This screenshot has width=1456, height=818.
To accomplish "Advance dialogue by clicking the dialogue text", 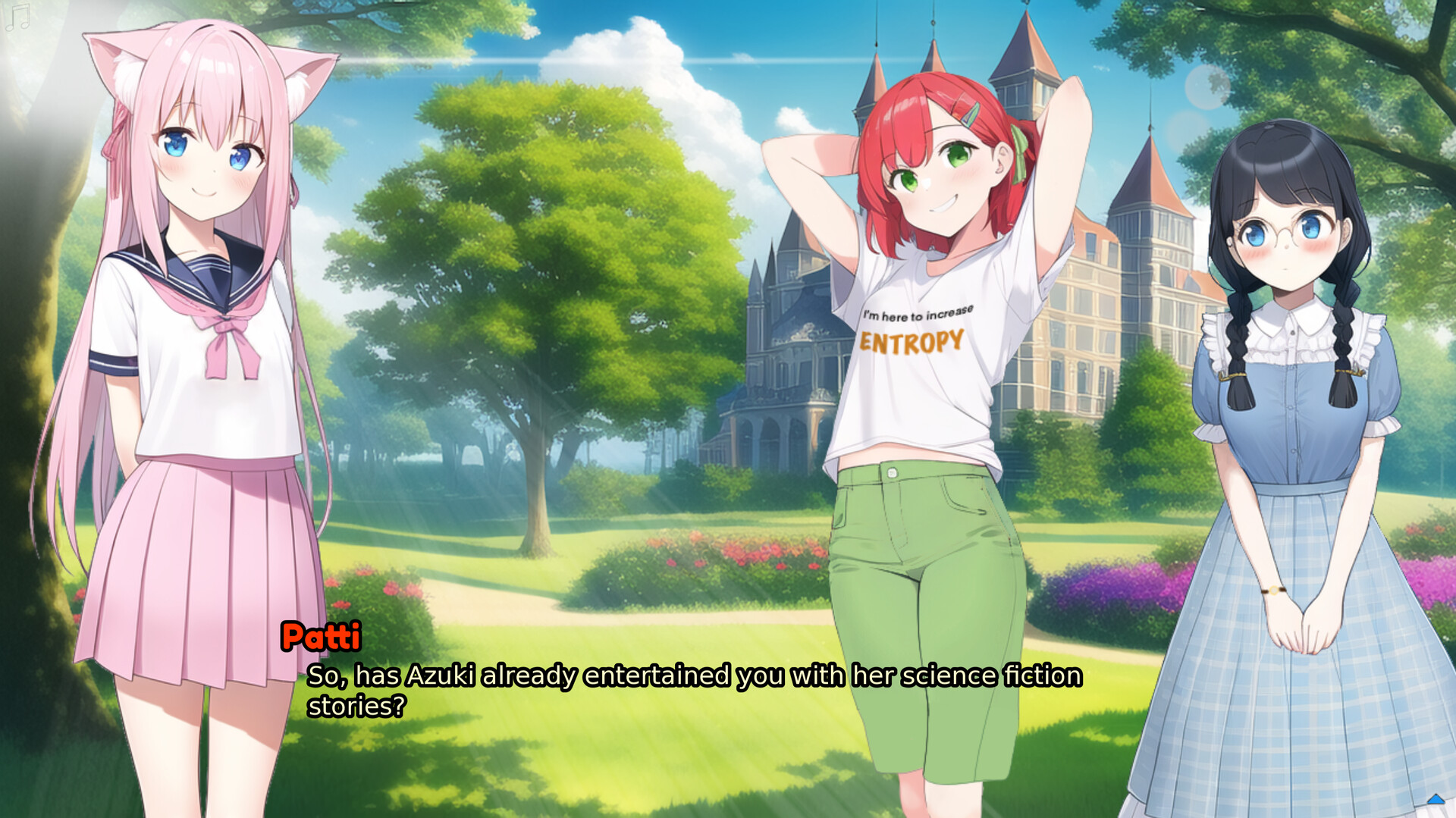I will 682,677.
